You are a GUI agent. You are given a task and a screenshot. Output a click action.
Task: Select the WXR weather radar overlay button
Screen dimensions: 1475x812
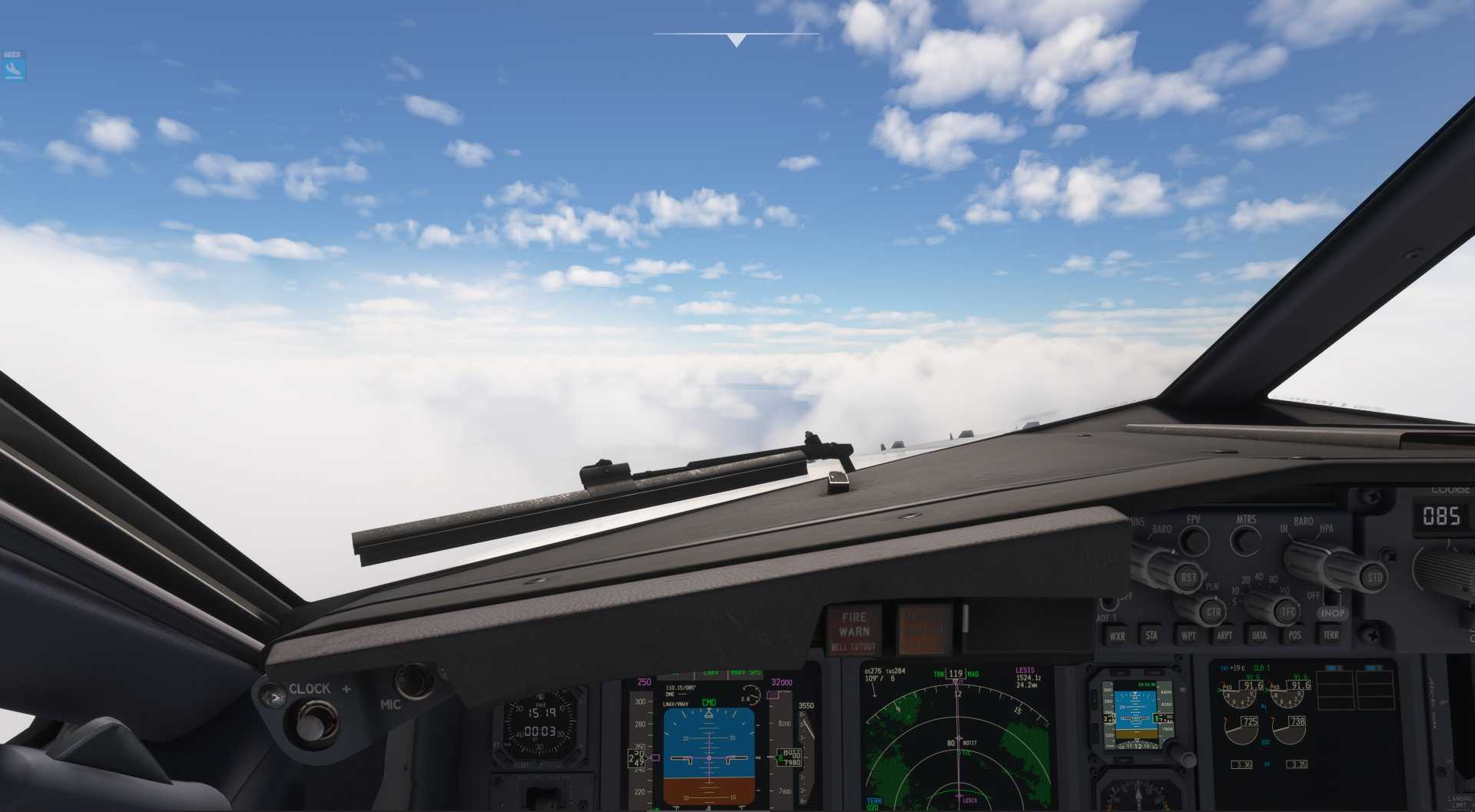1117,635
